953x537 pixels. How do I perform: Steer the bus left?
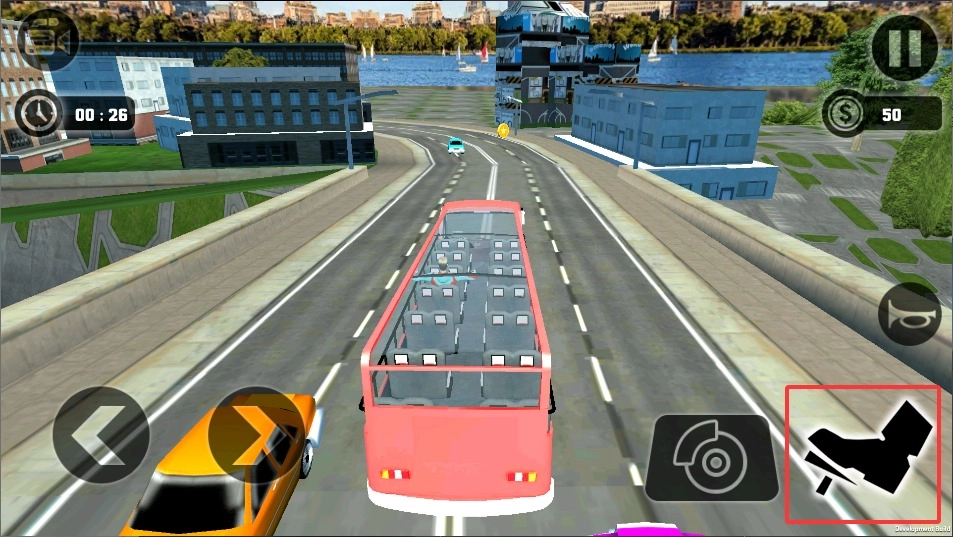tap(101, 436)
